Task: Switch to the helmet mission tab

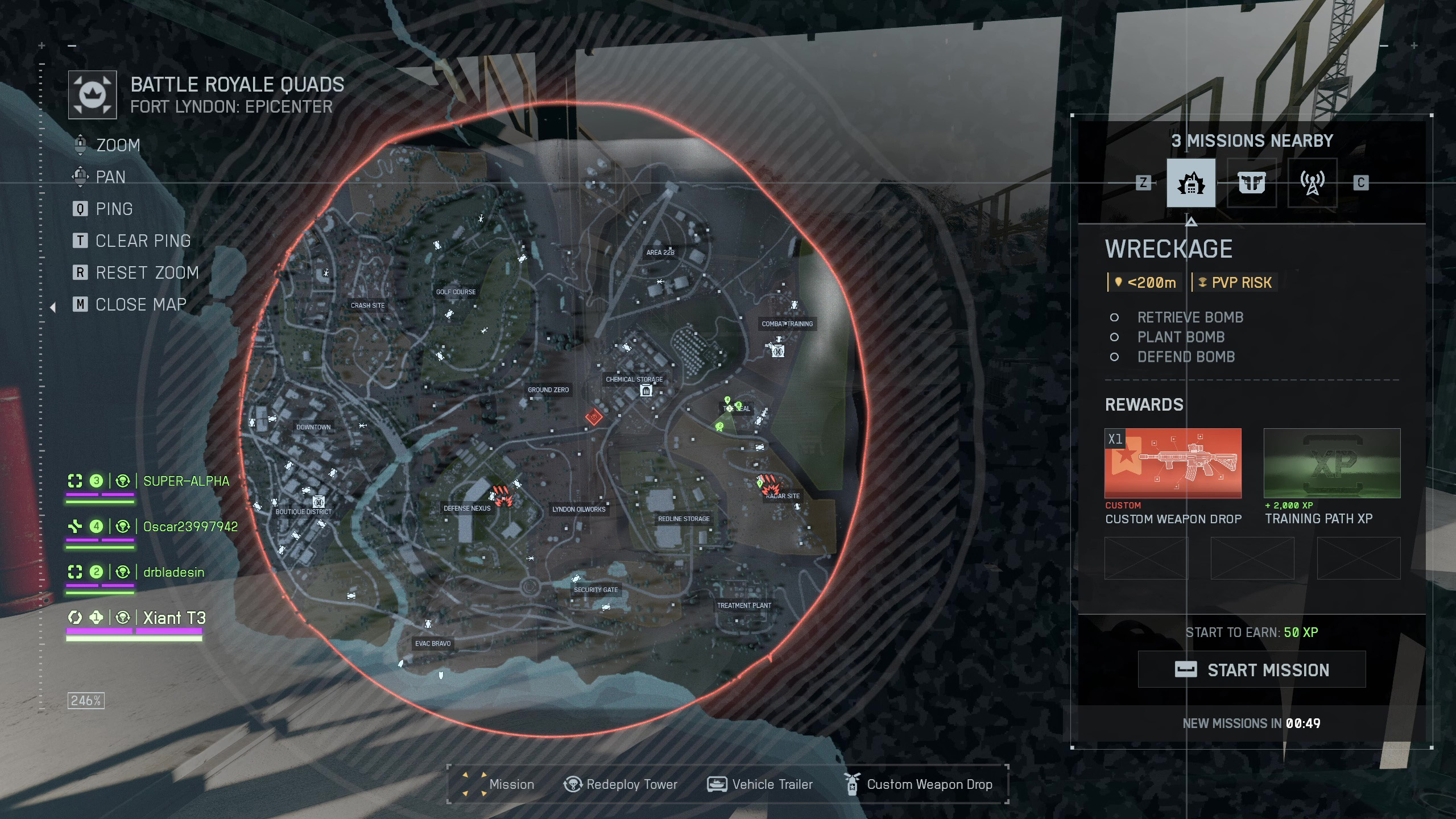Action: point(1251,183)
